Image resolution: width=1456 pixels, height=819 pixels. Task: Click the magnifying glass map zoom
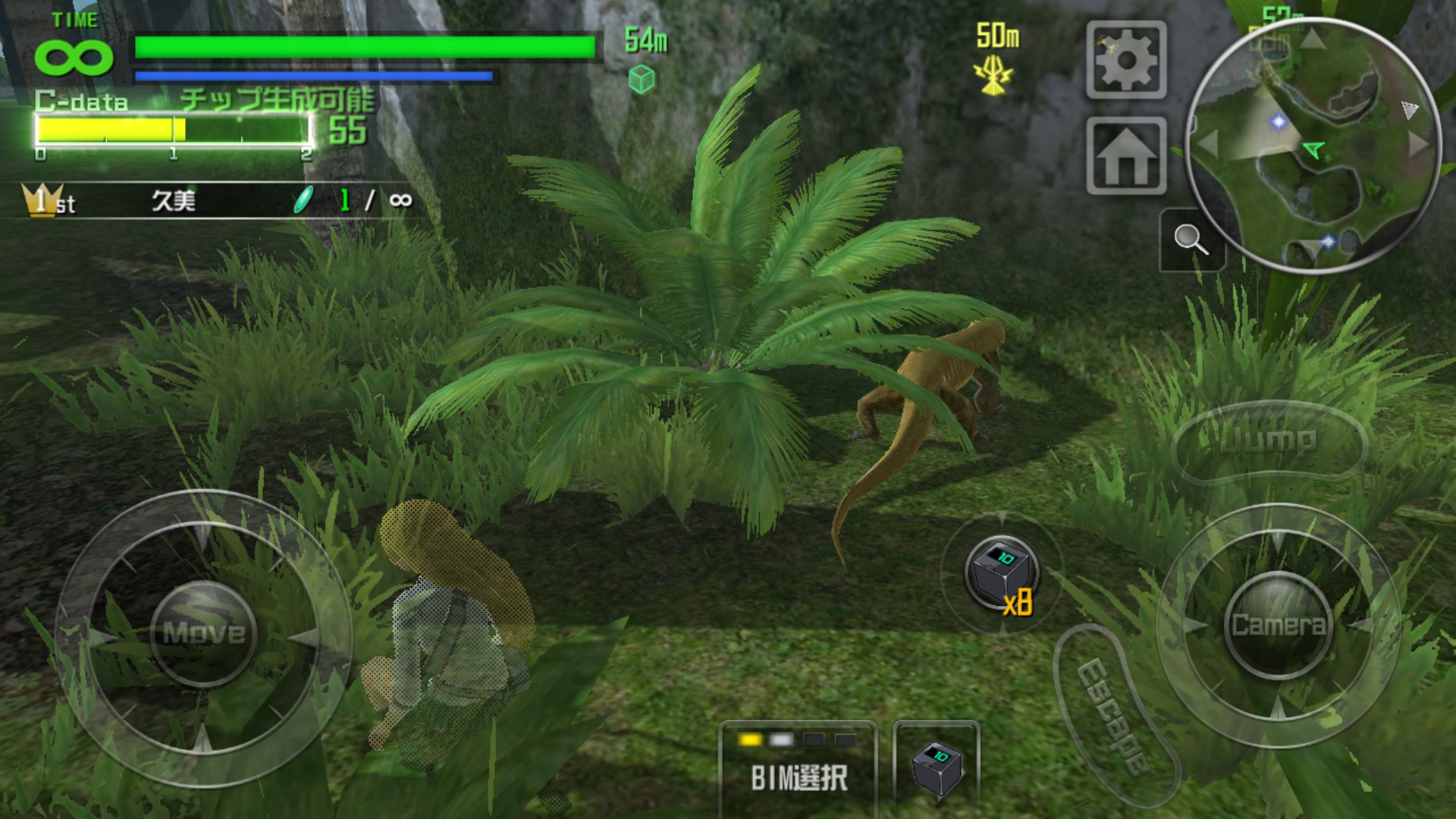click(1191, 240)
